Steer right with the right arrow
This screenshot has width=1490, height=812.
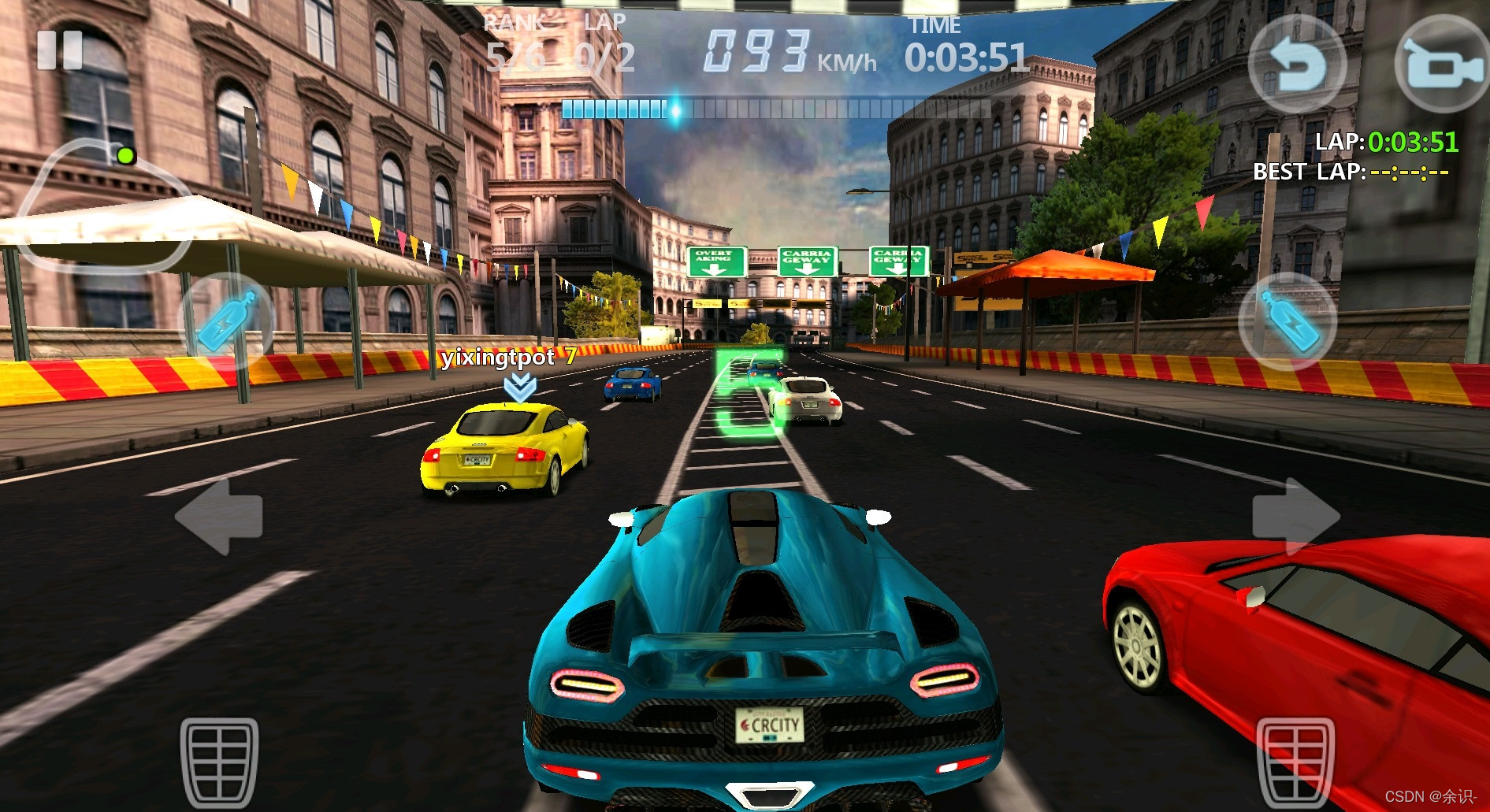[x=1295, y=517]
